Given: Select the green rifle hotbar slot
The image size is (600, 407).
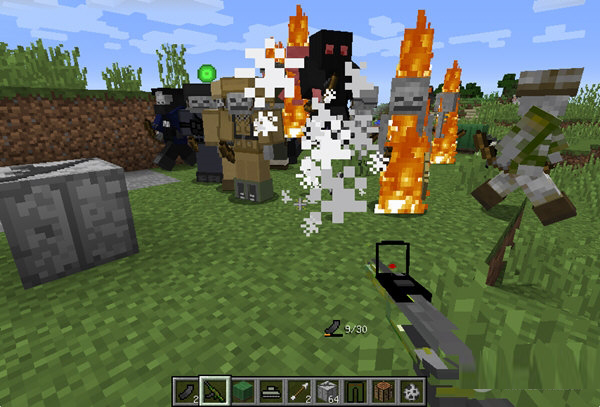Looking at the screenshot, I should pos(216,390).
